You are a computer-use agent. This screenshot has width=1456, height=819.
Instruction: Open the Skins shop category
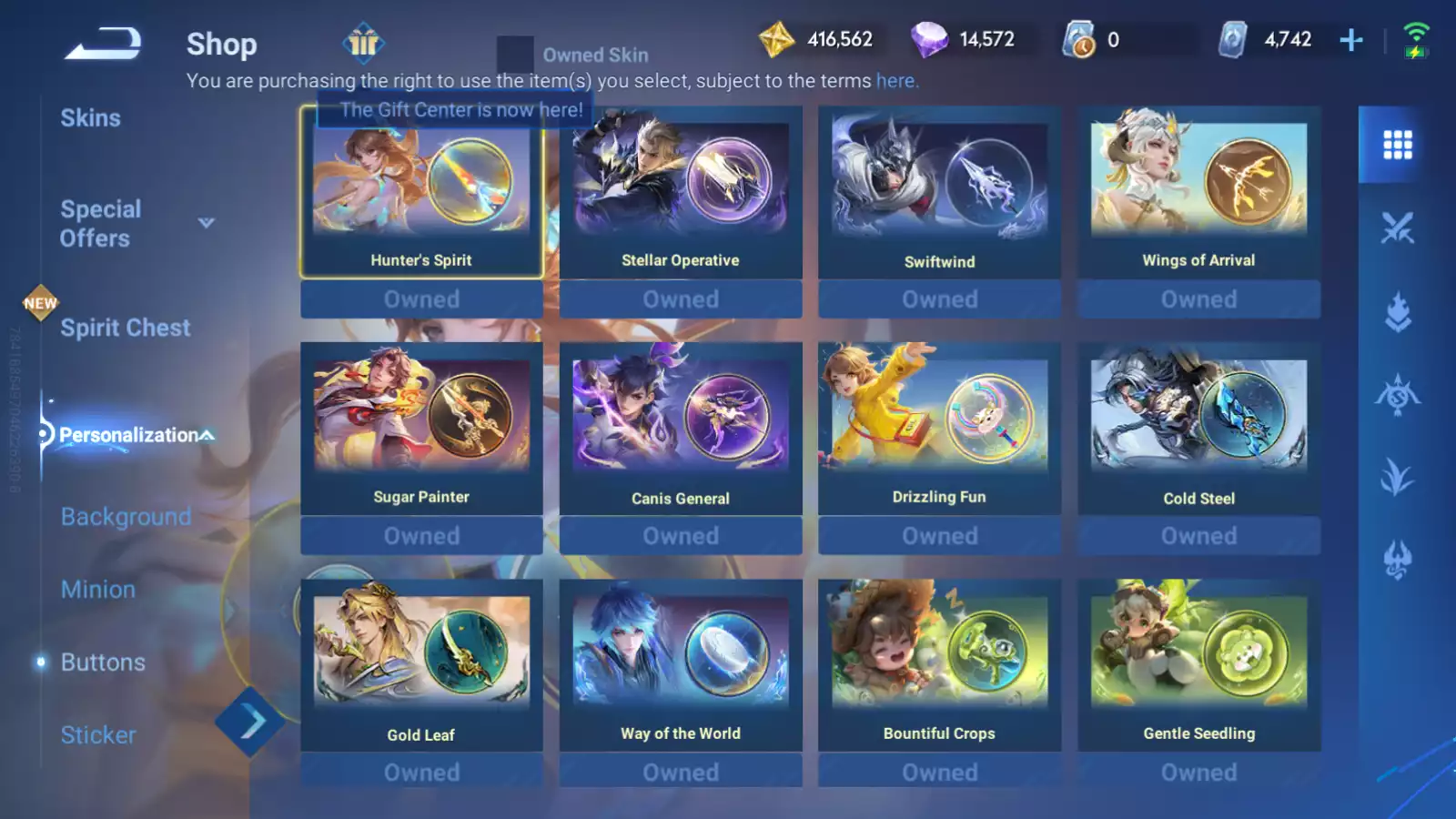[90, 118]
